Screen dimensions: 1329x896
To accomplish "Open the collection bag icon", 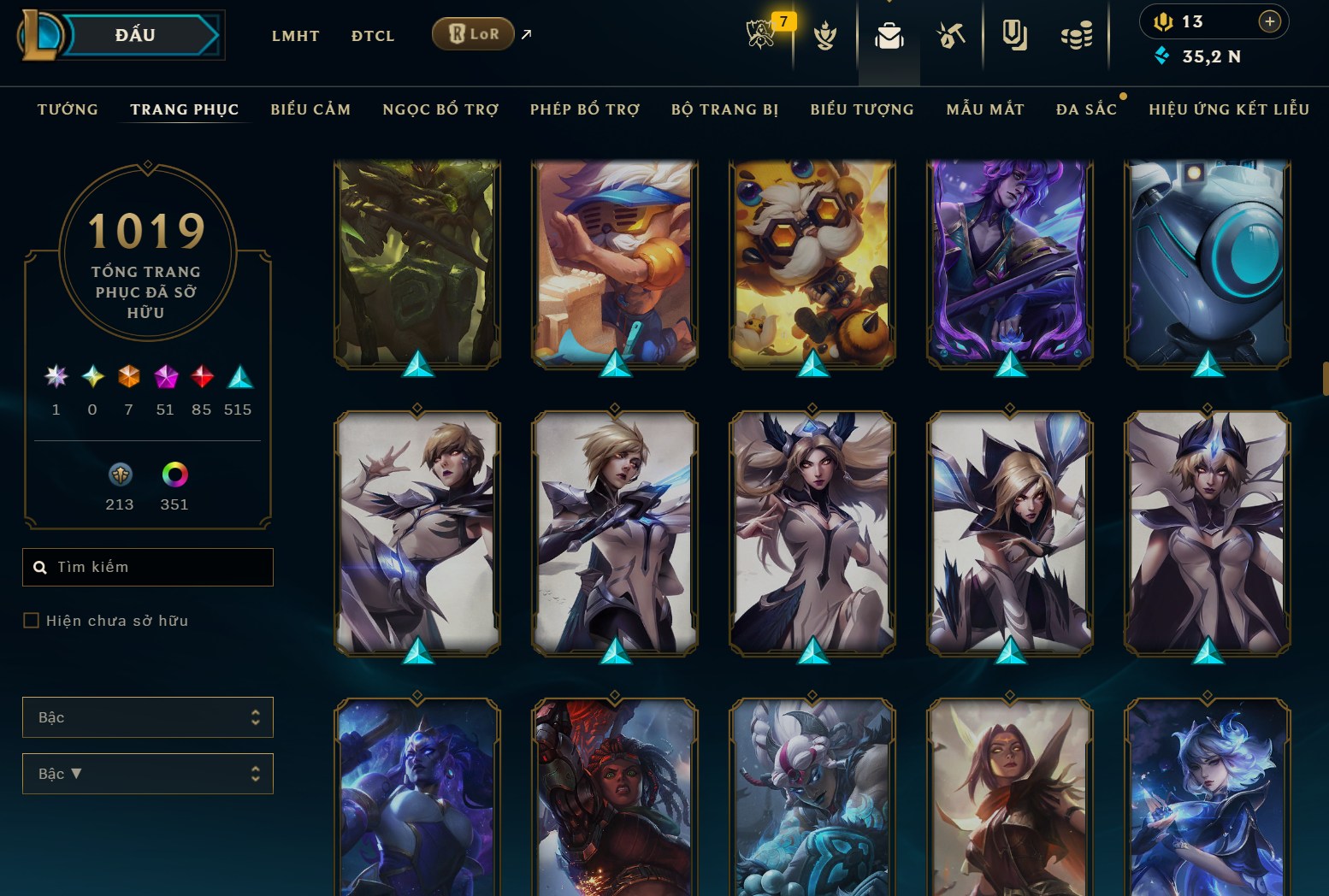I will tap(889, 36).
